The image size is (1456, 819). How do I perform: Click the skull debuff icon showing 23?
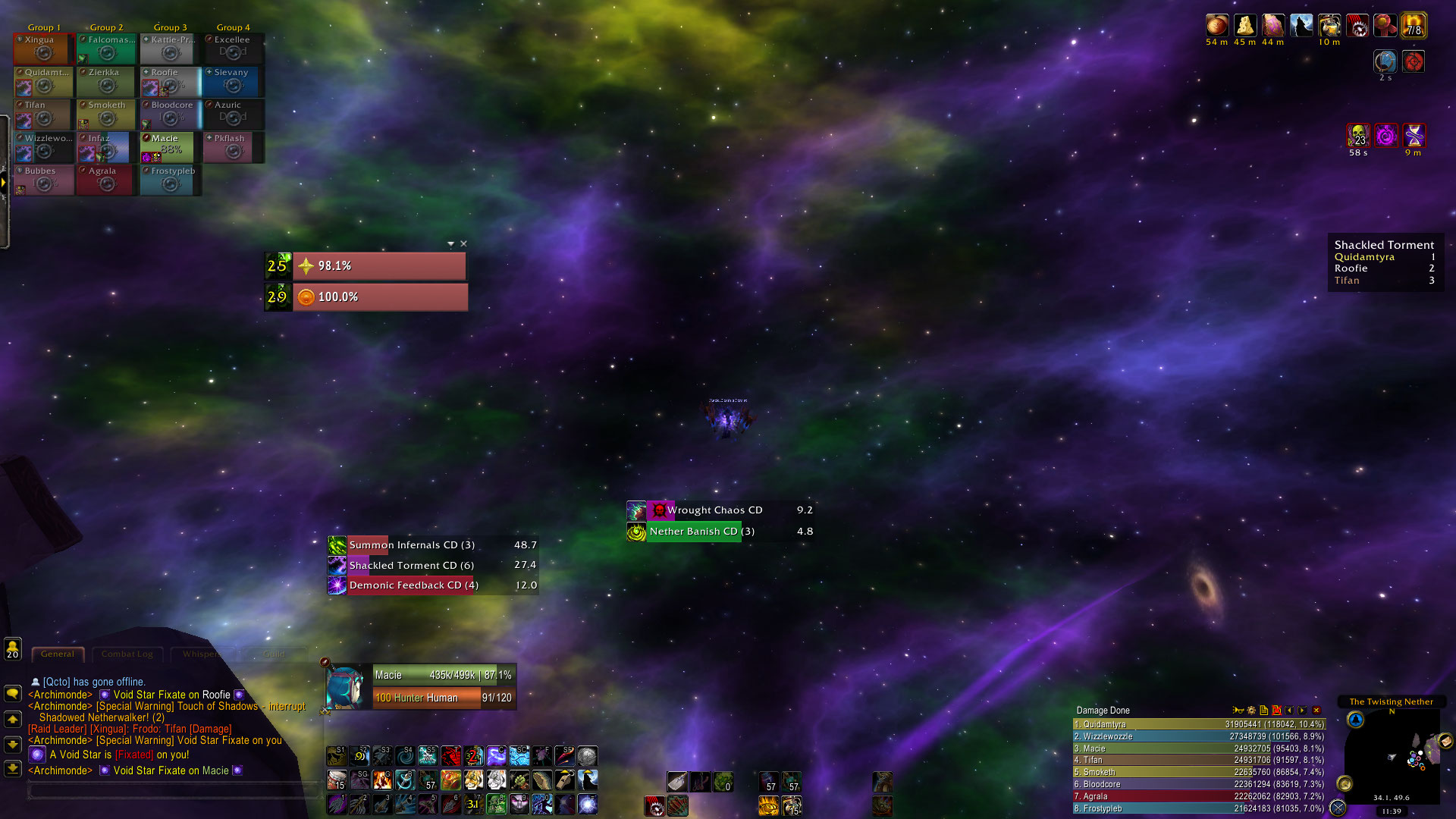(x=1357, y=136)
